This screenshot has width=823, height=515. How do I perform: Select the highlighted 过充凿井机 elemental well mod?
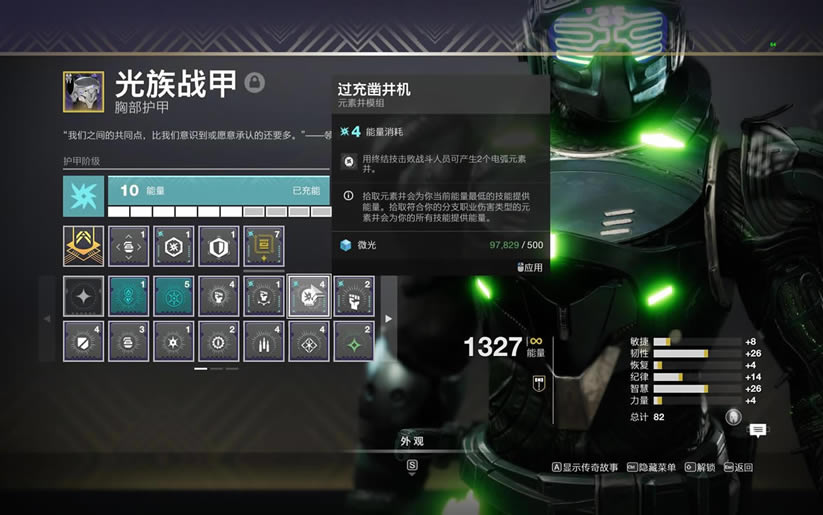coord(309,296)
